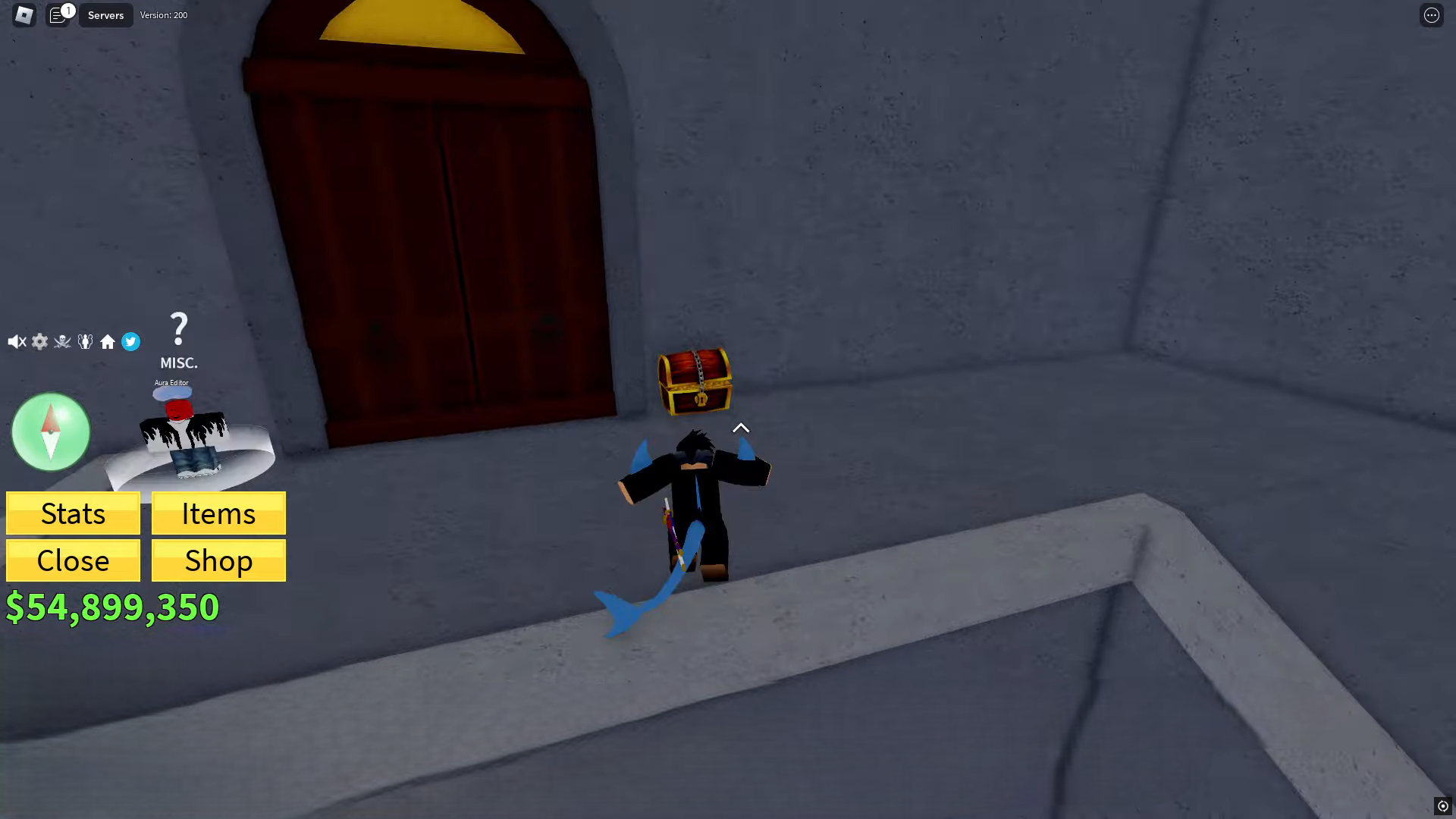Click the more options ellipsis icon top right

pos(1432,15)
